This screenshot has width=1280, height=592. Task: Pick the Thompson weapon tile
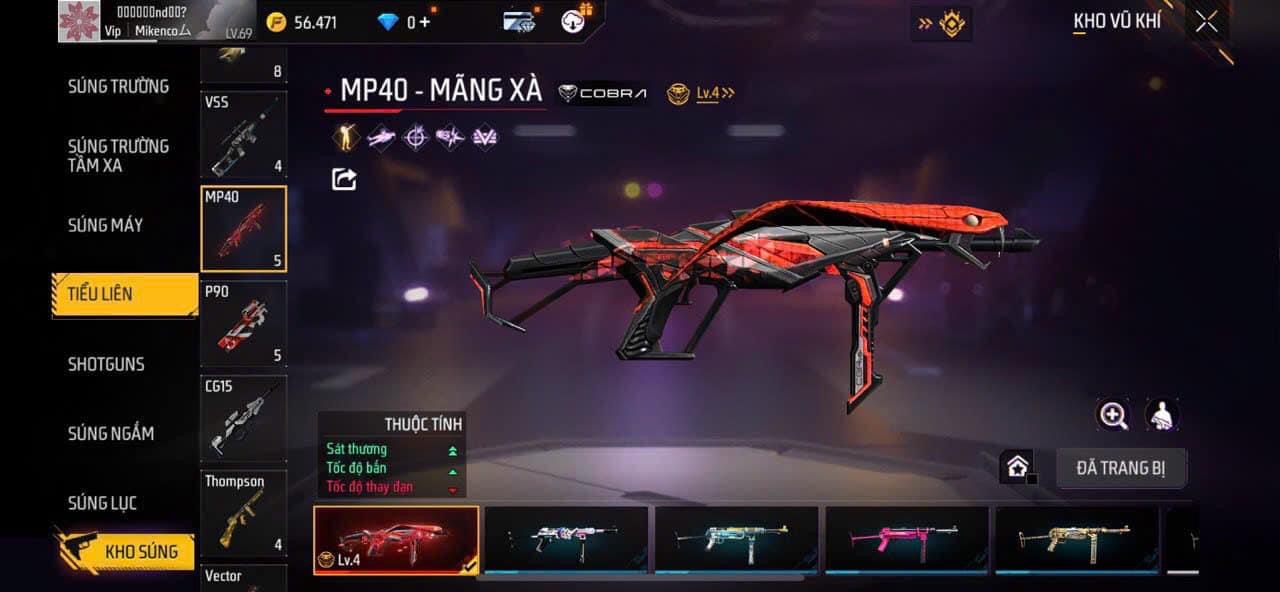click(244, 513)
